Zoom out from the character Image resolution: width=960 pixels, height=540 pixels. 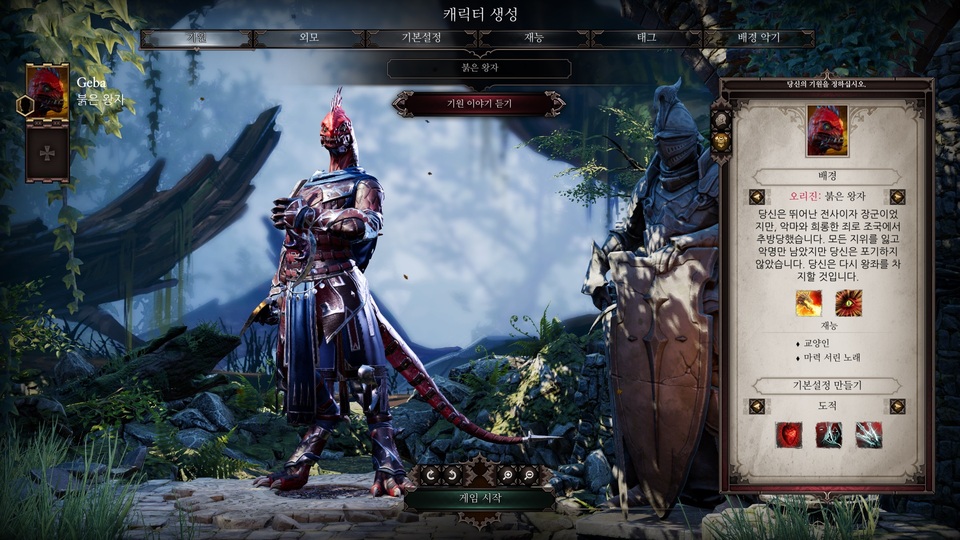(528, 476)
